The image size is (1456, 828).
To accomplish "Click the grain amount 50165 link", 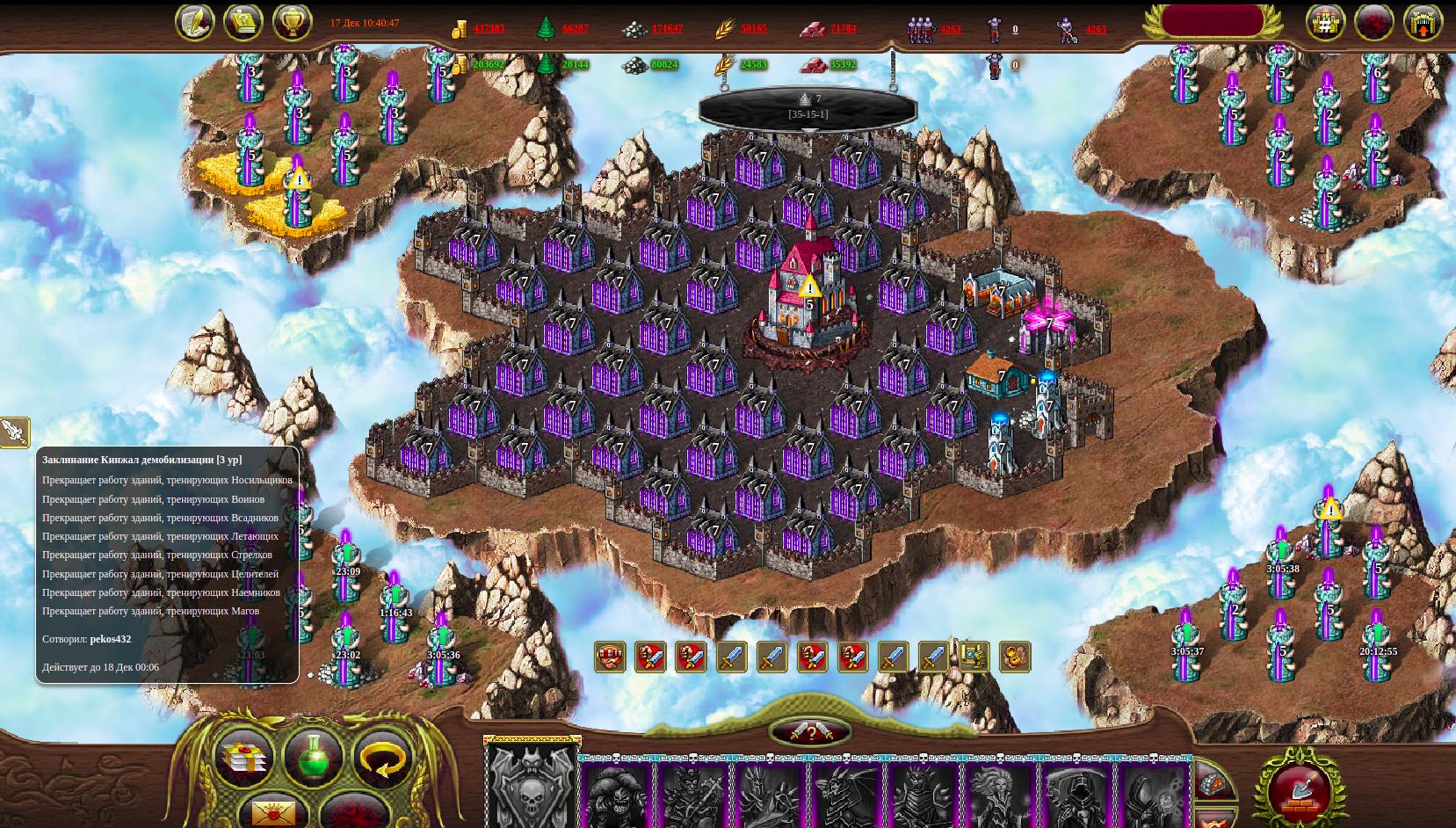I will click(x=754, y=28).
